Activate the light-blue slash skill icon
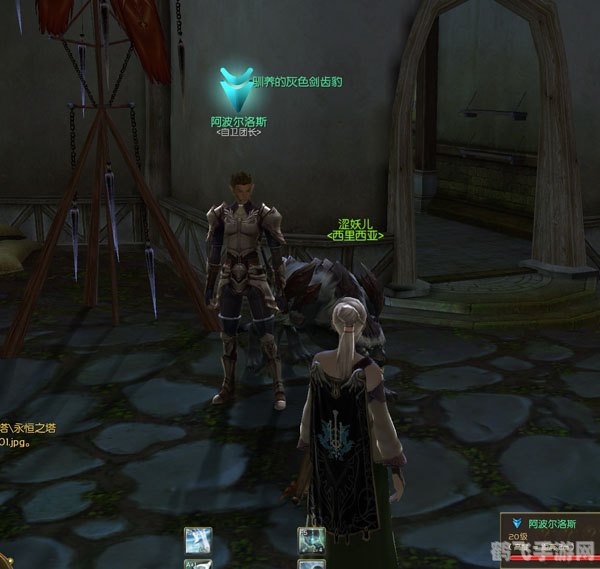This screenshot has height=569, width=600. [198, 541]
